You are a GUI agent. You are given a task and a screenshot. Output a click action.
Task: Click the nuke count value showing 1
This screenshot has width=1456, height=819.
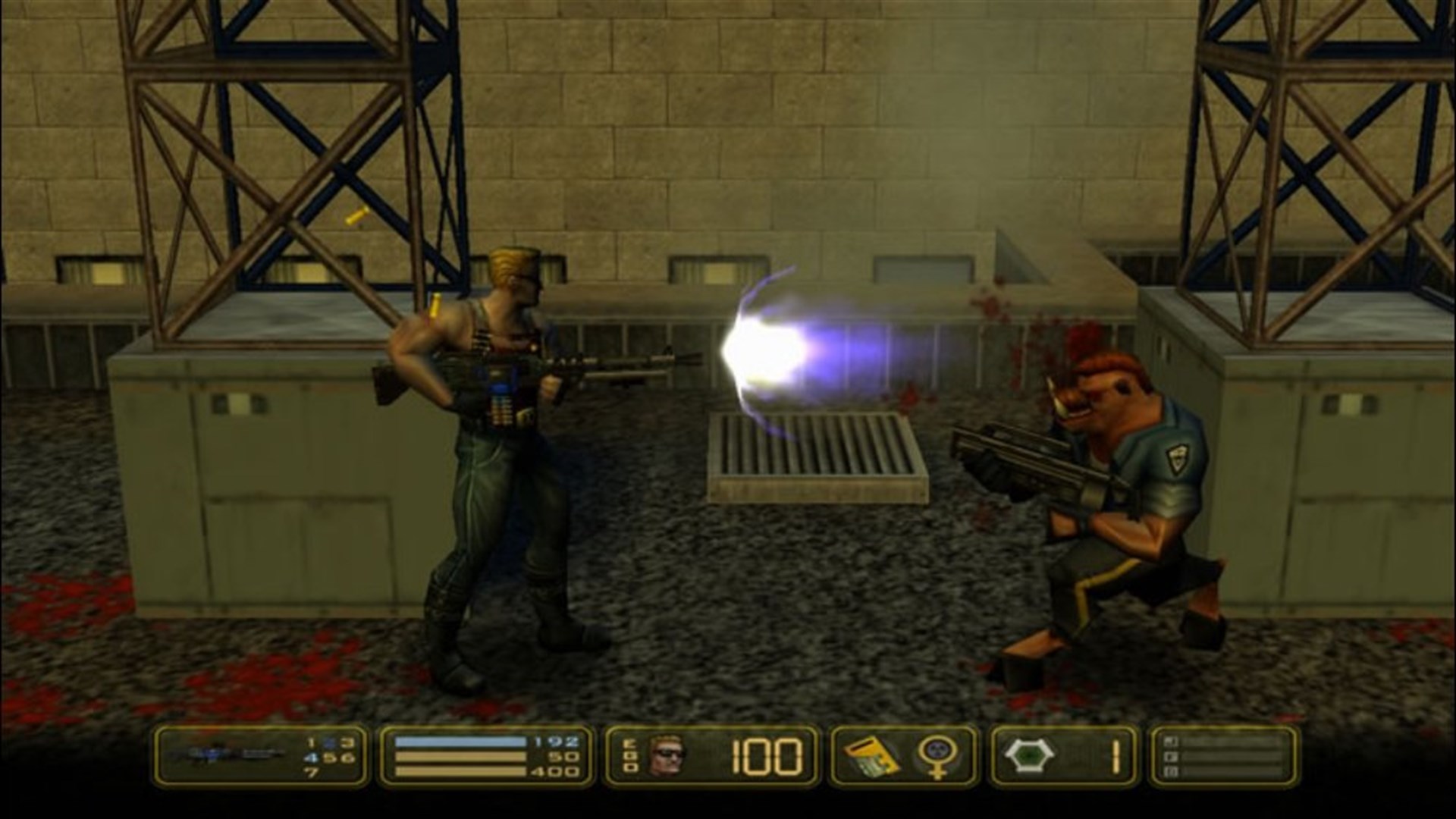pyautogui.click(x=1116, y=755)
